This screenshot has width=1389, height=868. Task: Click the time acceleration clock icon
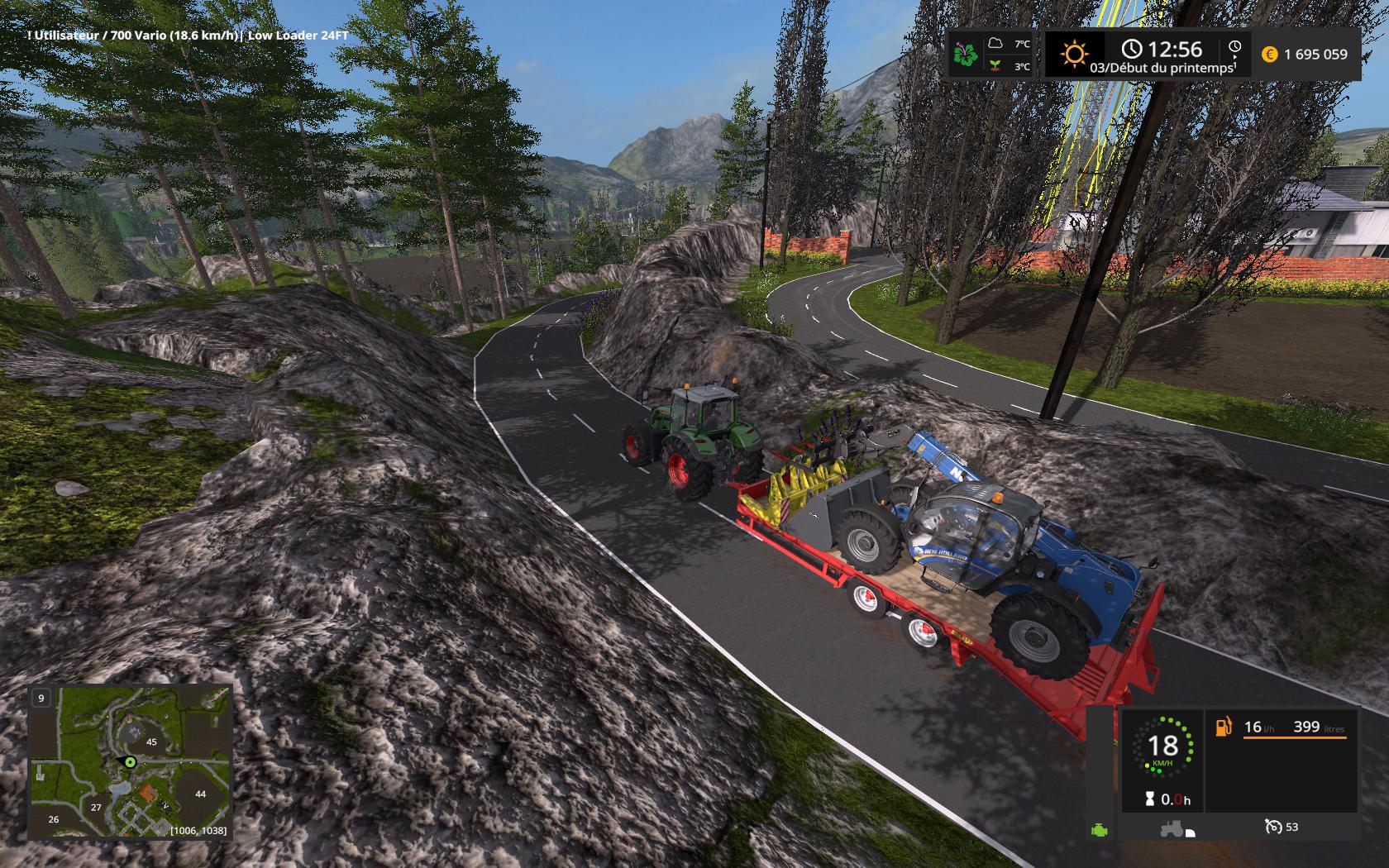point(1234,48)
